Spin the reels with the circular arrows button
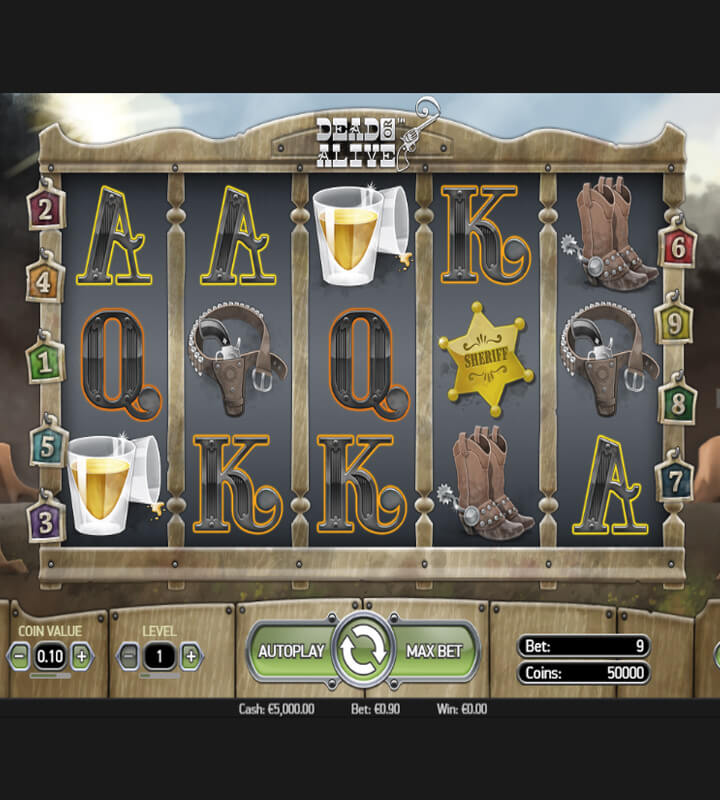The image size is (720, 800). click(x=364, y=651)
